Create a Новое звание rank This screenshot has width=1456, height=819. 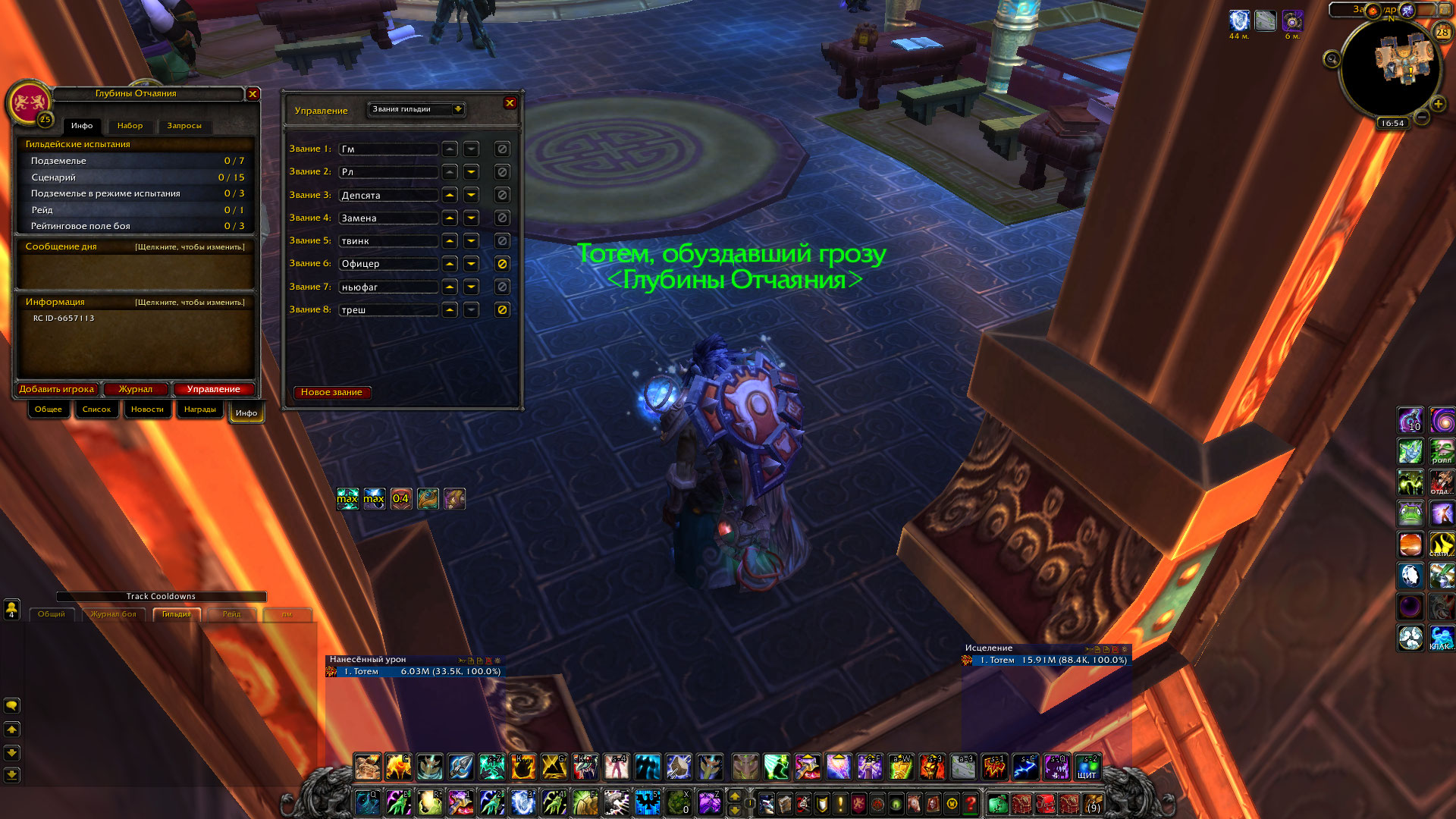pos(331,392)
